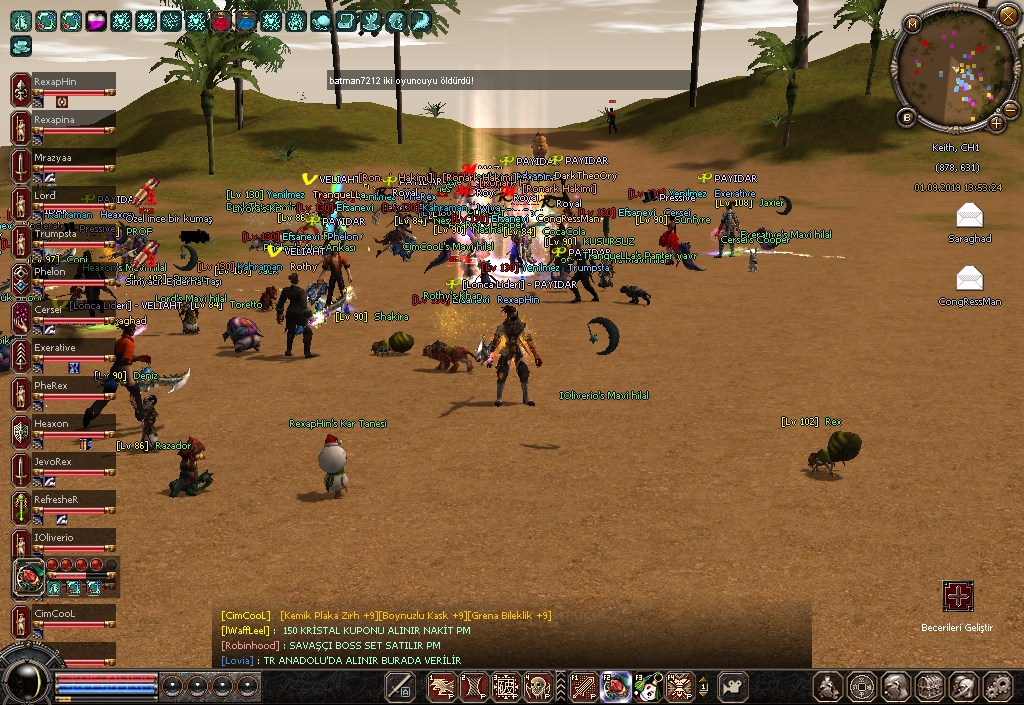Toggle the camera view icon

pyautogui.click(x=733, y=686)
